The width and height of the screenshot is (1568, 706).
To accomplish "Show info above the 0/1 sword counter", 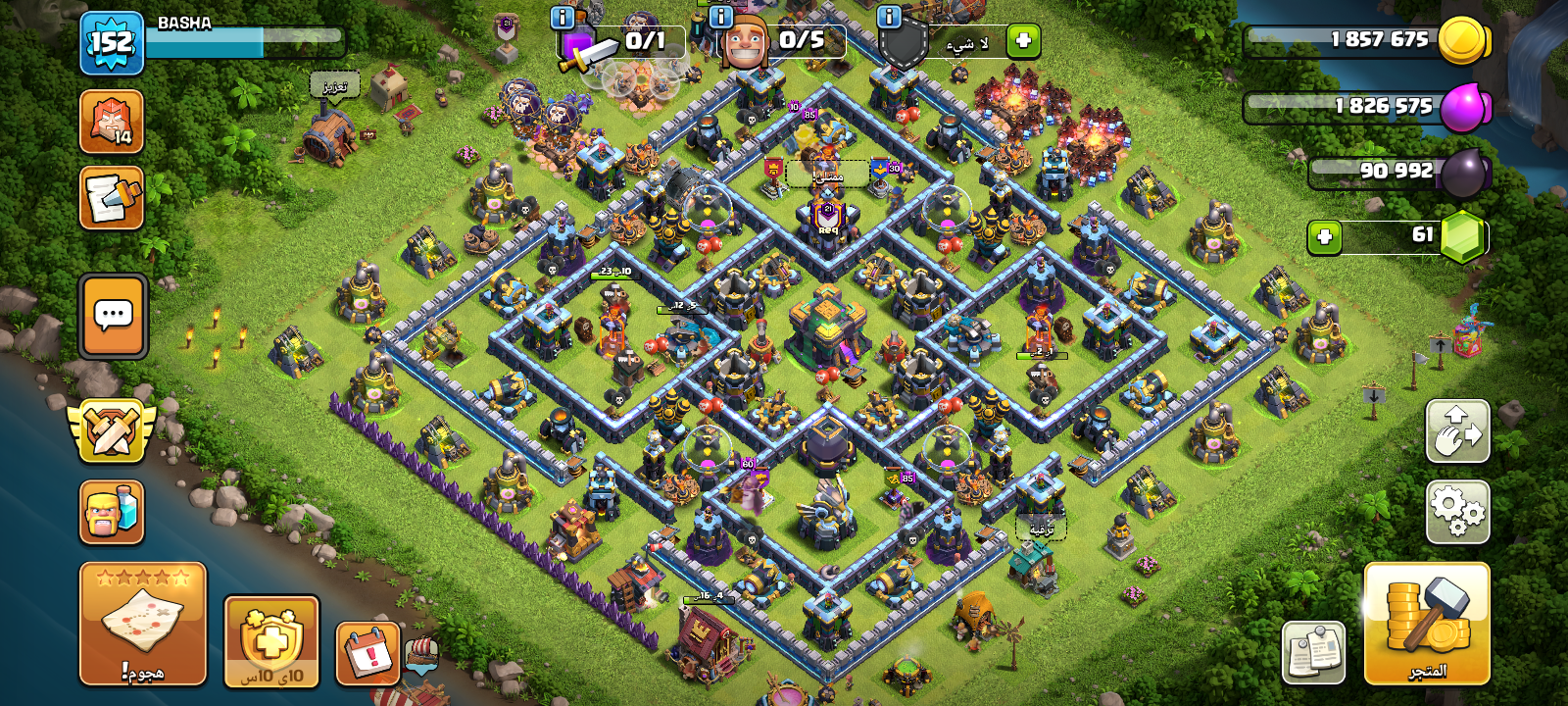I will tap(563, 17).
